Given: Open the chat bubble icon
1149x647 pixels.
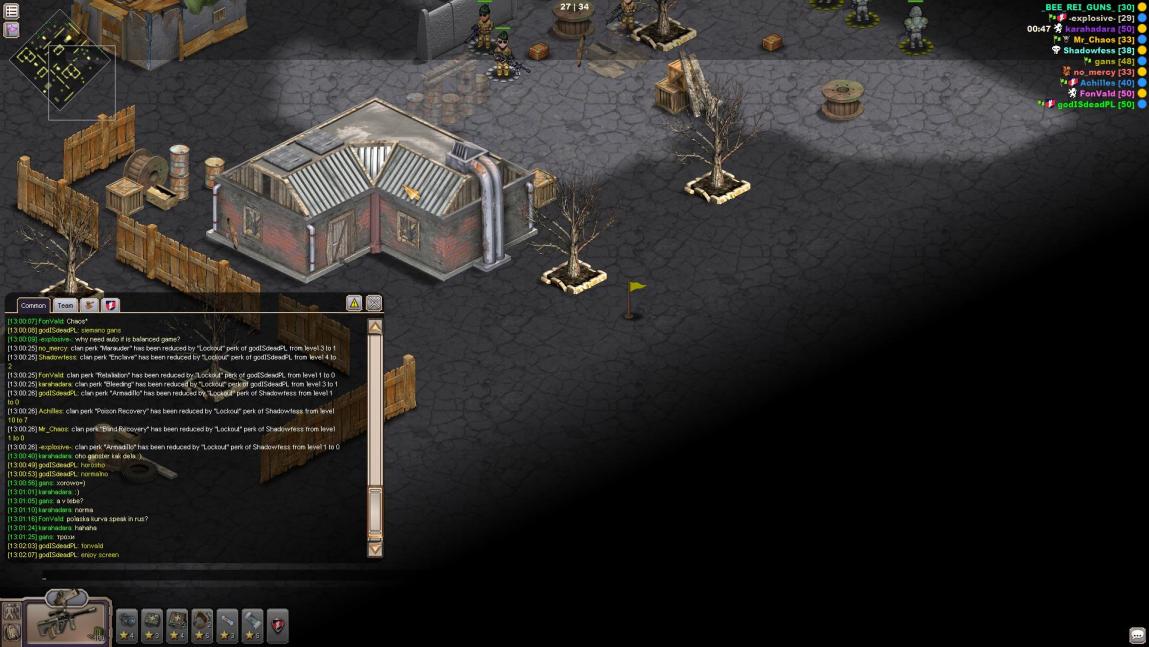Looking at the screenshot, I should (x=1137, y=636).
